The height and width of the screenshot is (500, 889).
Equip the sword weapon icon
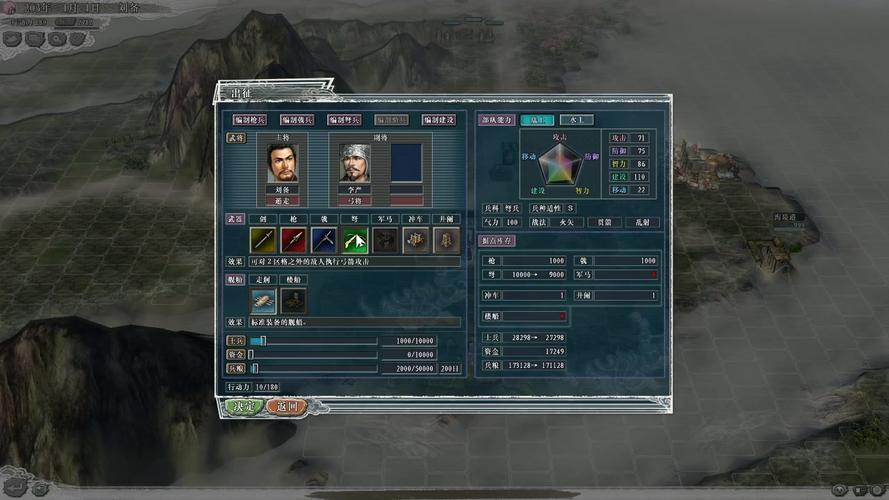(263, 240)
